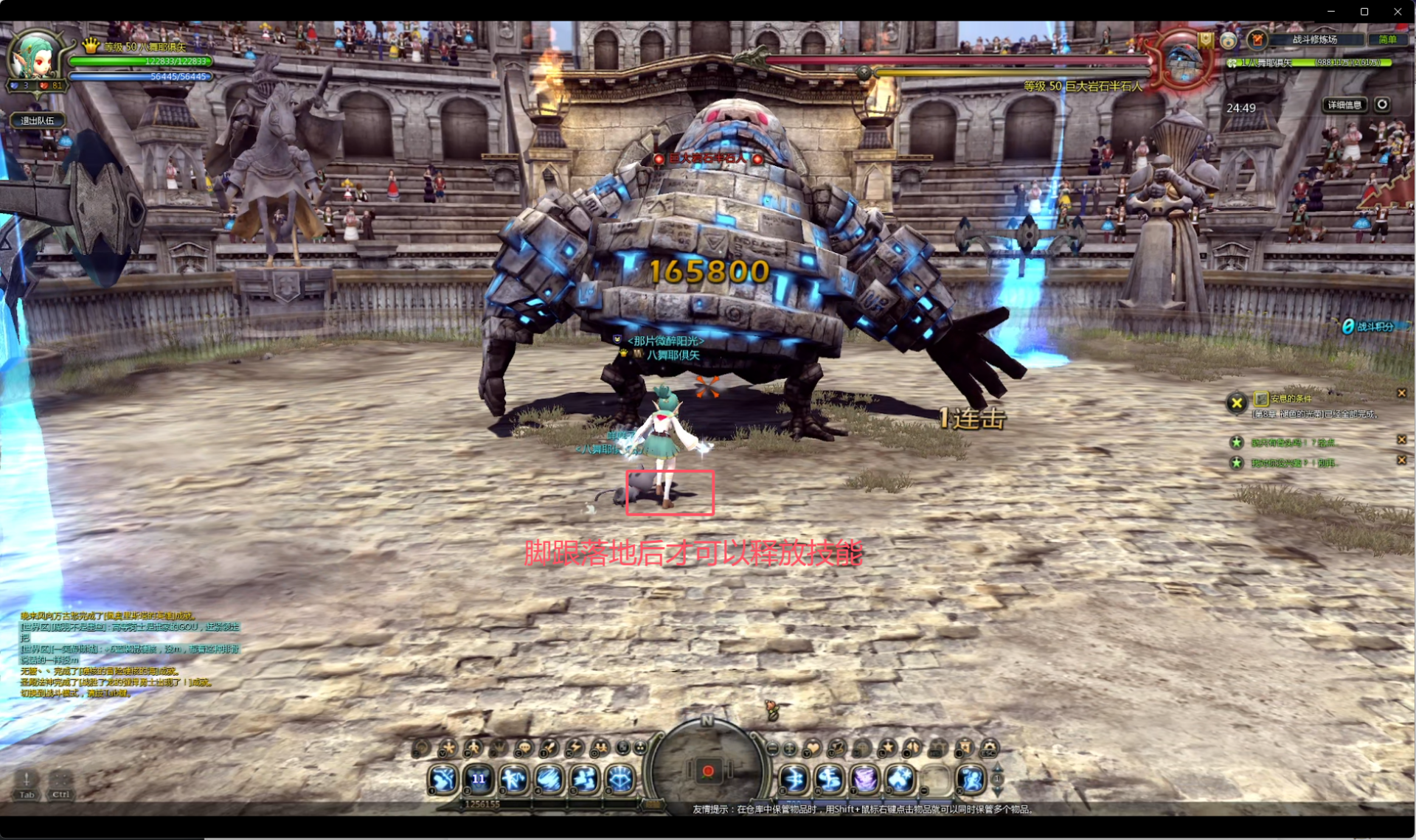1416x840 pixels.
Task: Click the circular refresh button beside 详细信息
Action: (1383, 105)
